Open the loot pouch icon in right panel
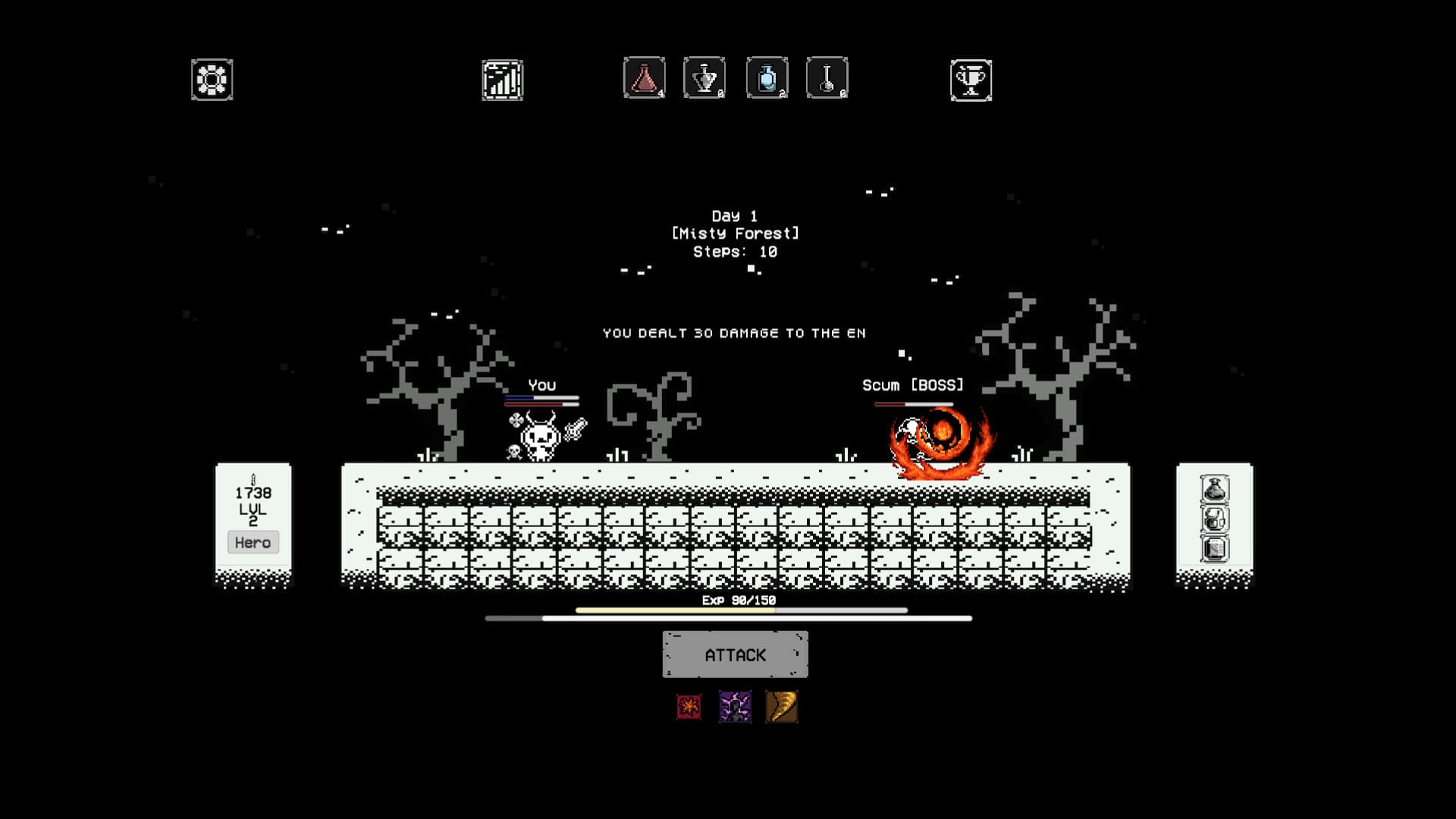Viewport: 1456px width, 819px height. pos(1215,489)
